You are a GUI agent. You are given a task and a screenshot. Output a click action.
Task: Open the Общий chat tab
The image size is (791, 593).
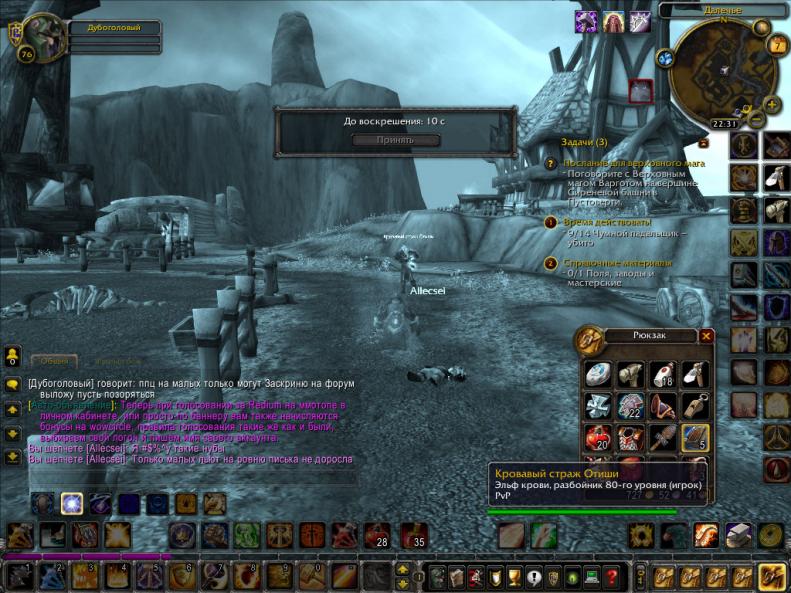tap(55, 361)
